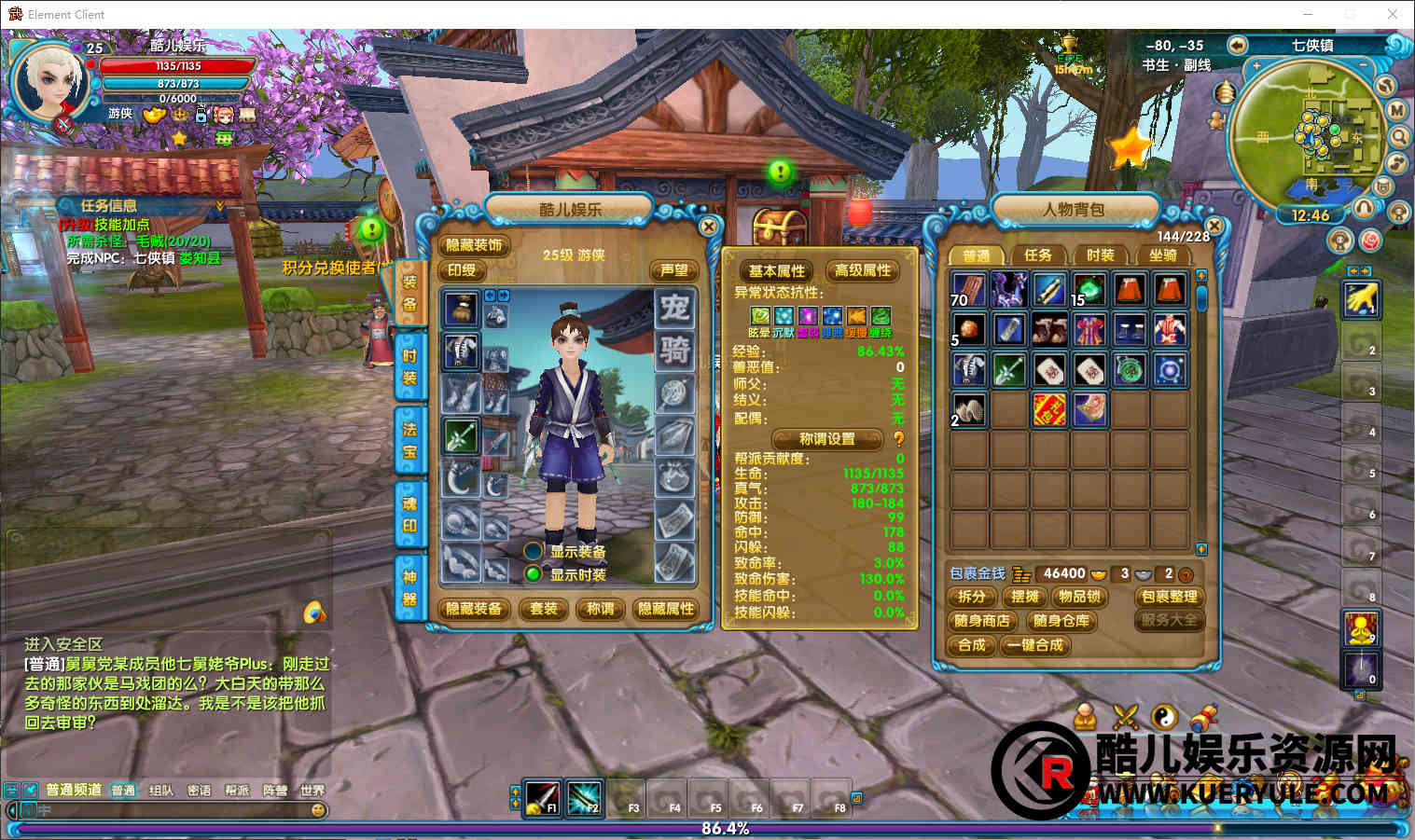Select the 显示装备 radio option
Screen dimensions: 1415x840
tap(534, 551)
